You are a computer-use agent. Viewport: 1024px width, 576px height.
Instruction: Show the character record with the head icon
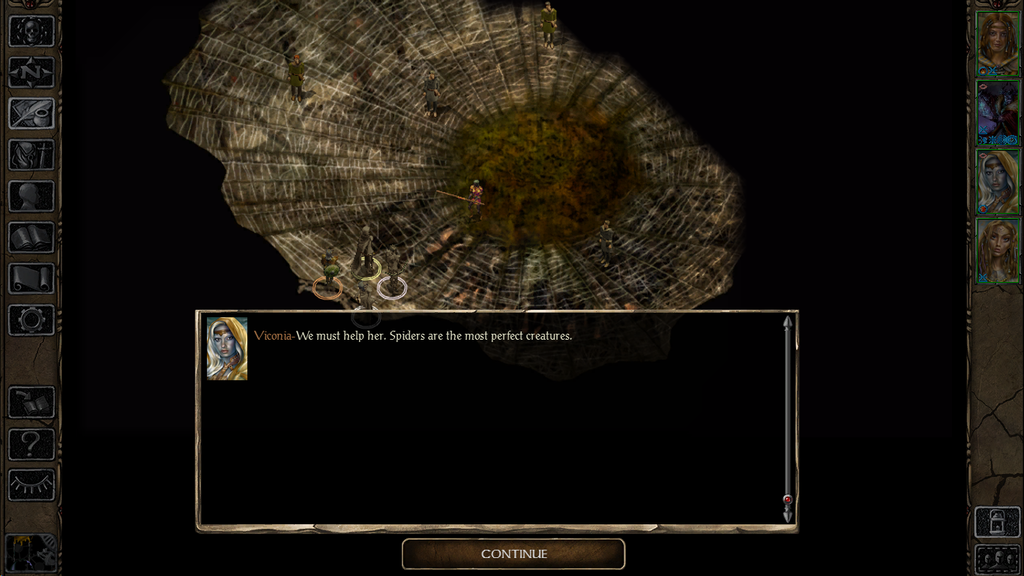pos(31,196)
